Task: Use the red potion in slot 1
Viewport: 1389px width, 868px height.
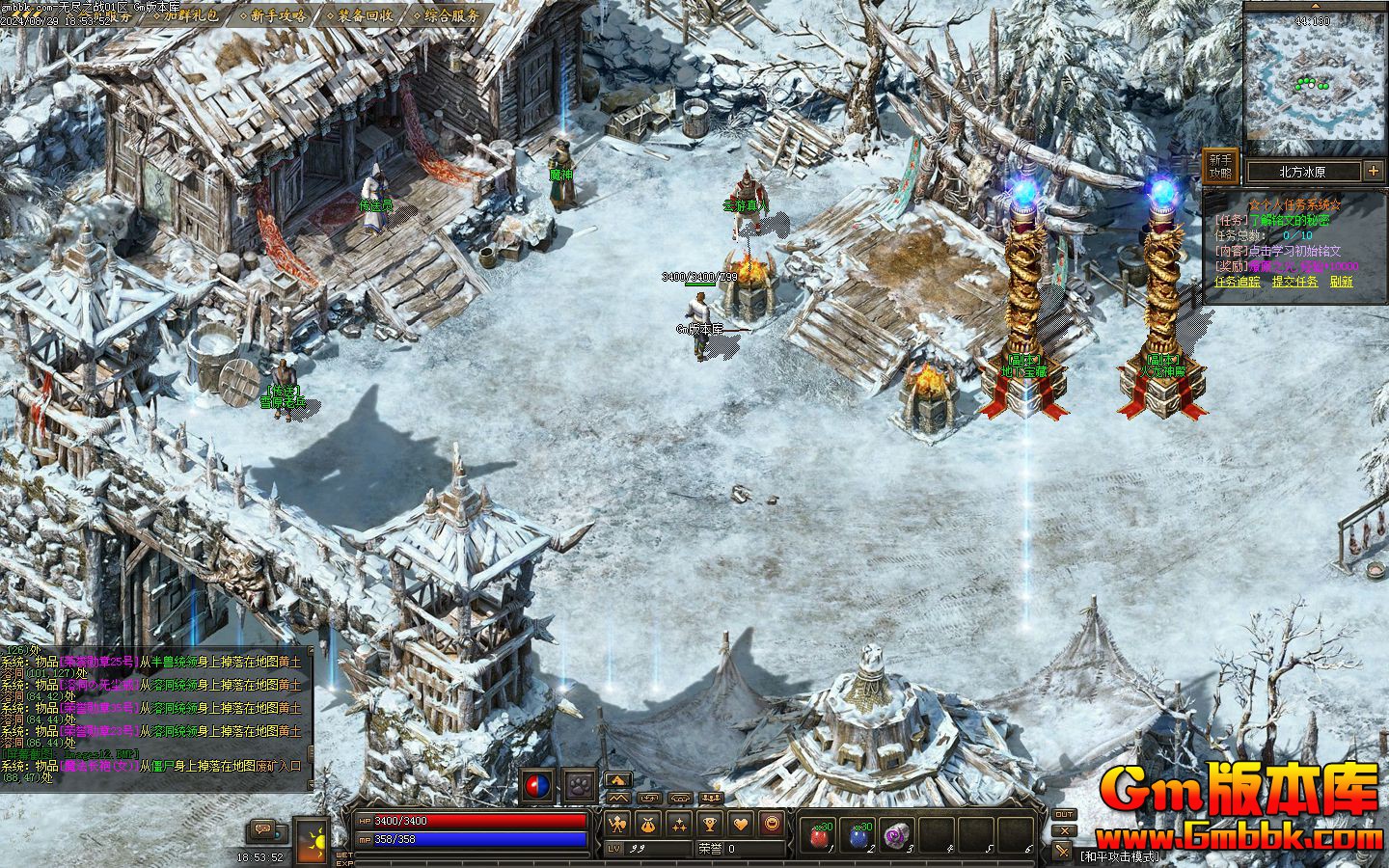Action: (819, 834)
